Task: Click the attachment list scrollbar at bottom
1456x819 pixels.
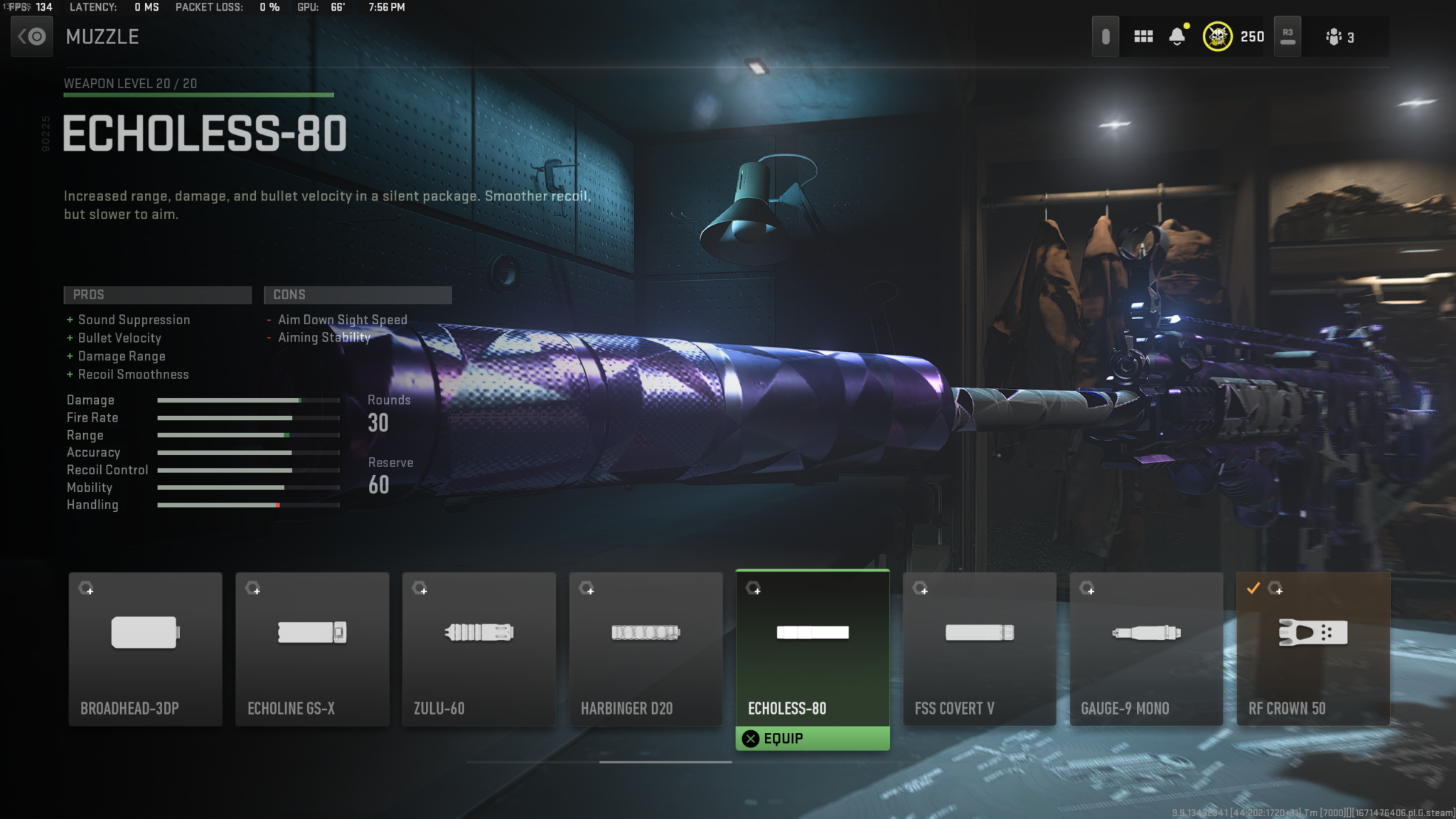Action: (x=665, y=761)
